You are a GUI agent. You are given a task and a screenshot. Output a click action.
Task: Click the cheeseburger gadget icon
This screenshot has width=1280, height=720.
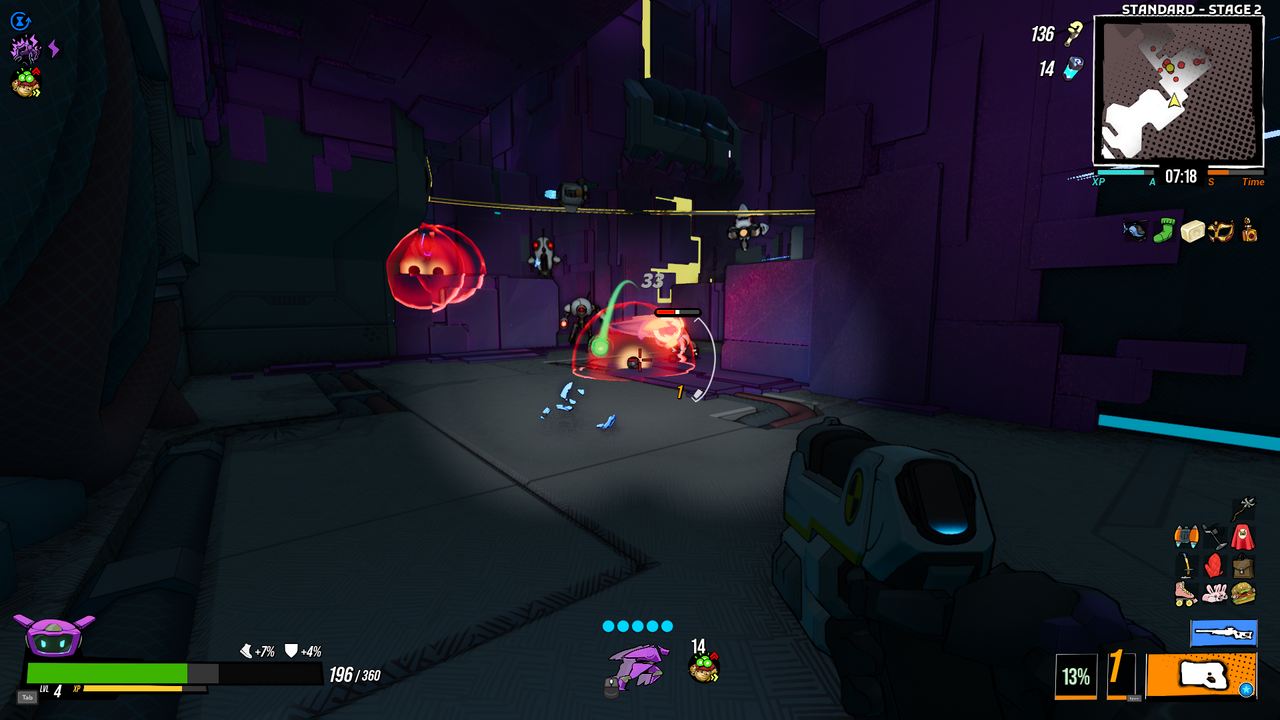pyautogui.click(x=1242, y=593)
